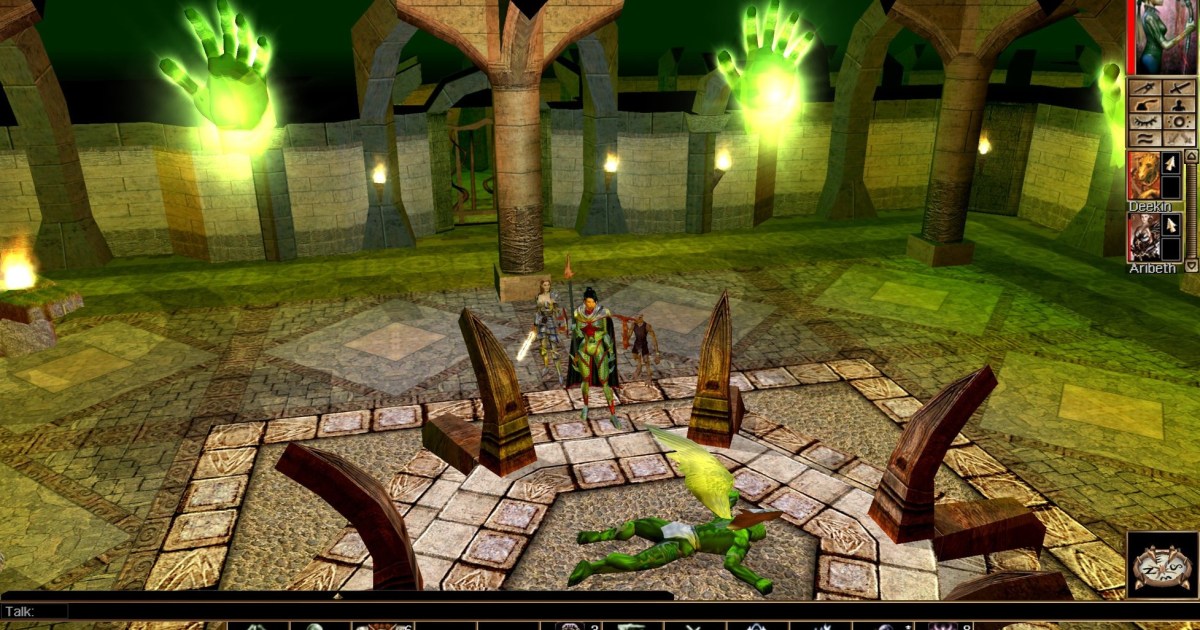Open the compass map button
The width and height of the screenshot is (1200, 630).
[x=1143, y=87]
